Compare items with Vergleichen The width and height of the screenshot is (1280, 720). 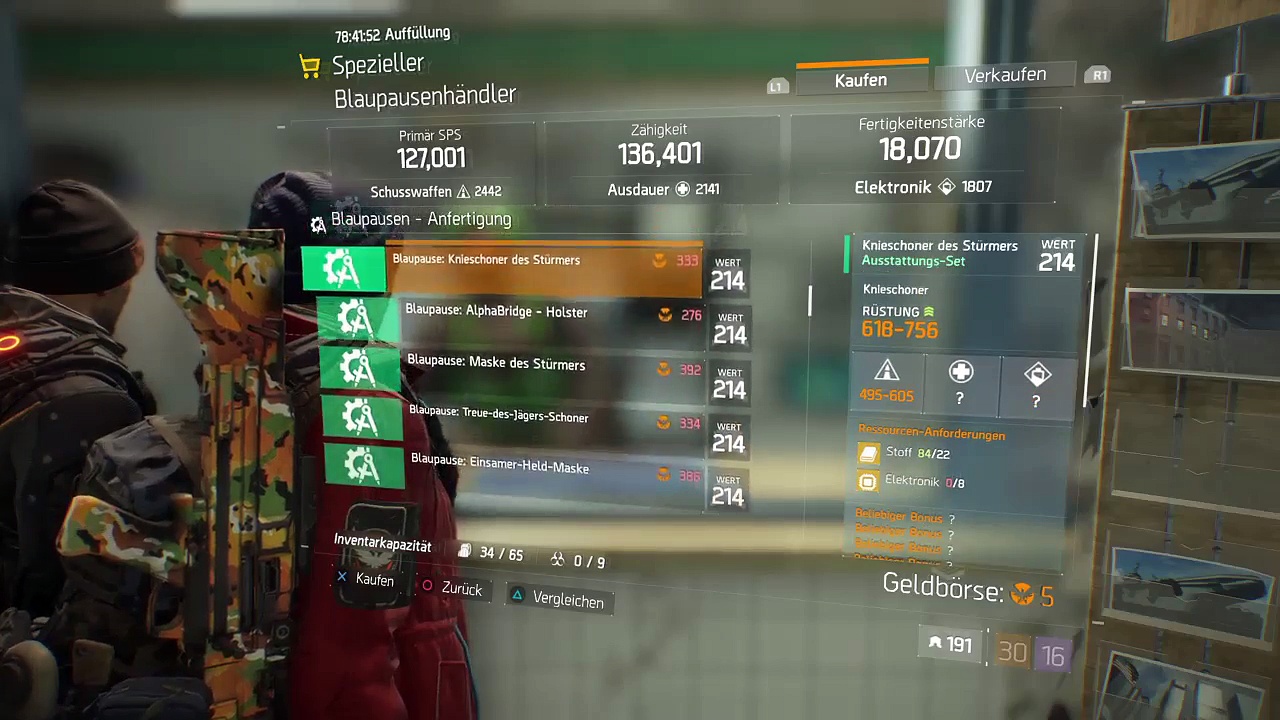pos(558,600)
